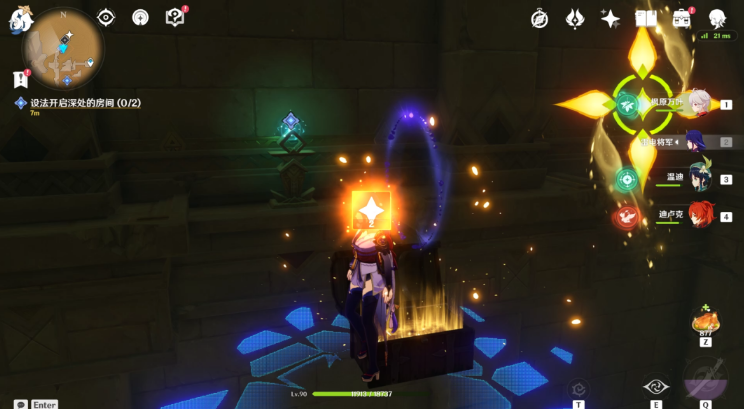Image resolution: width=744 pixels, height=409 pixels.
Task: Open the circular minimap
Action: (64, 50)
